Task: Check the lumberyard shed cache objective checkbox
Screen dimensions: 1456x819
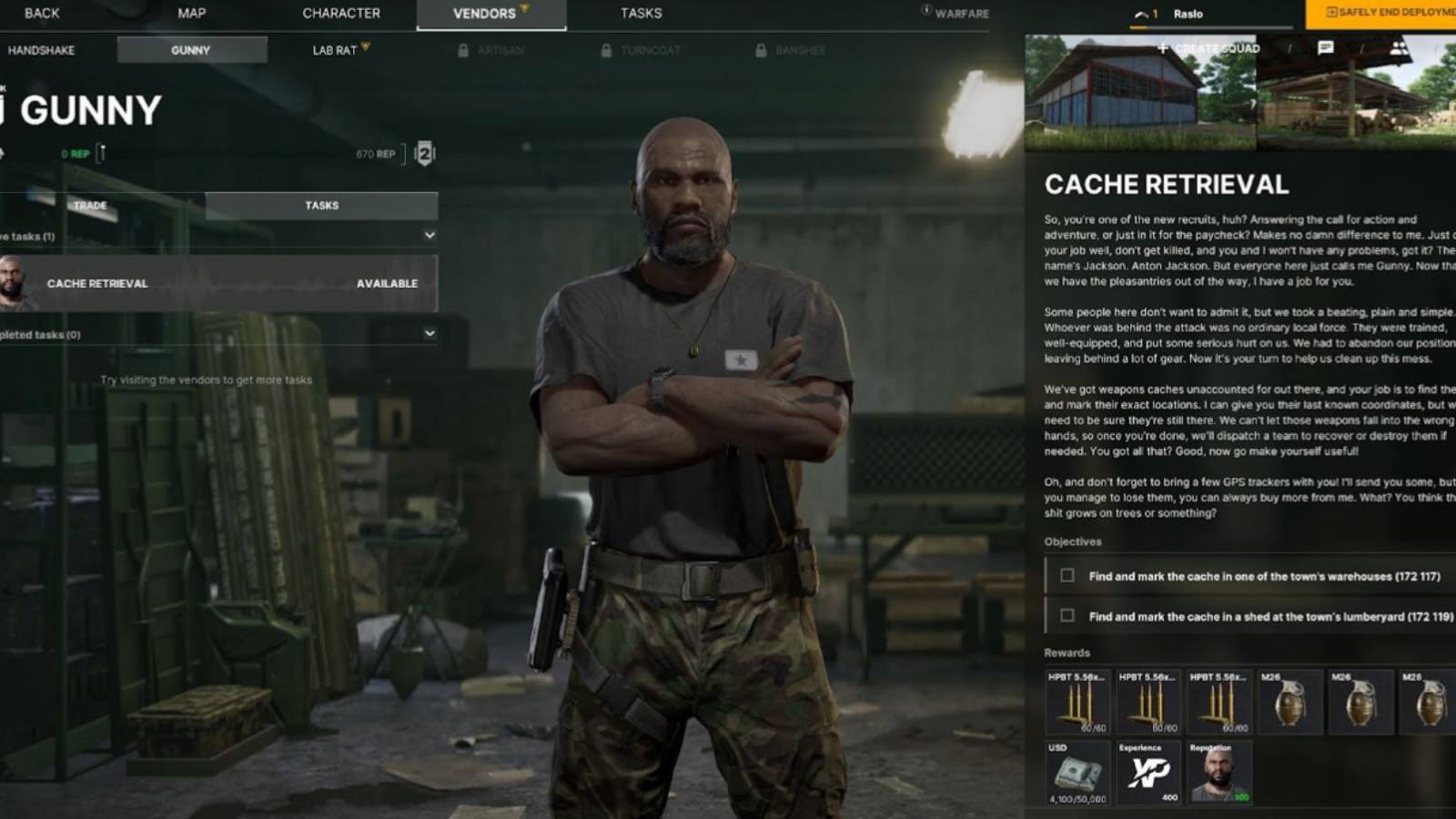Action: 1067,616
